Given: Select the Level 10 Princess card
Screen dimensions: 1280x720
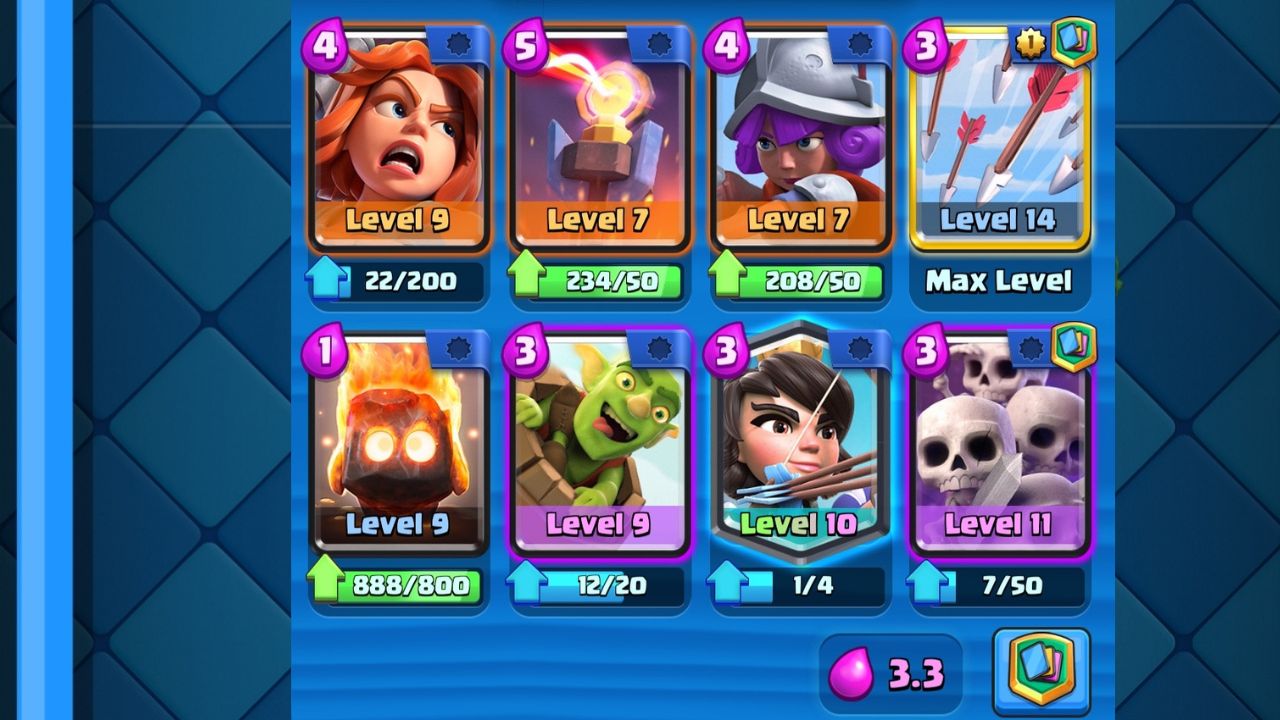Looking at the screenshot, I should (x=800, y=440).
